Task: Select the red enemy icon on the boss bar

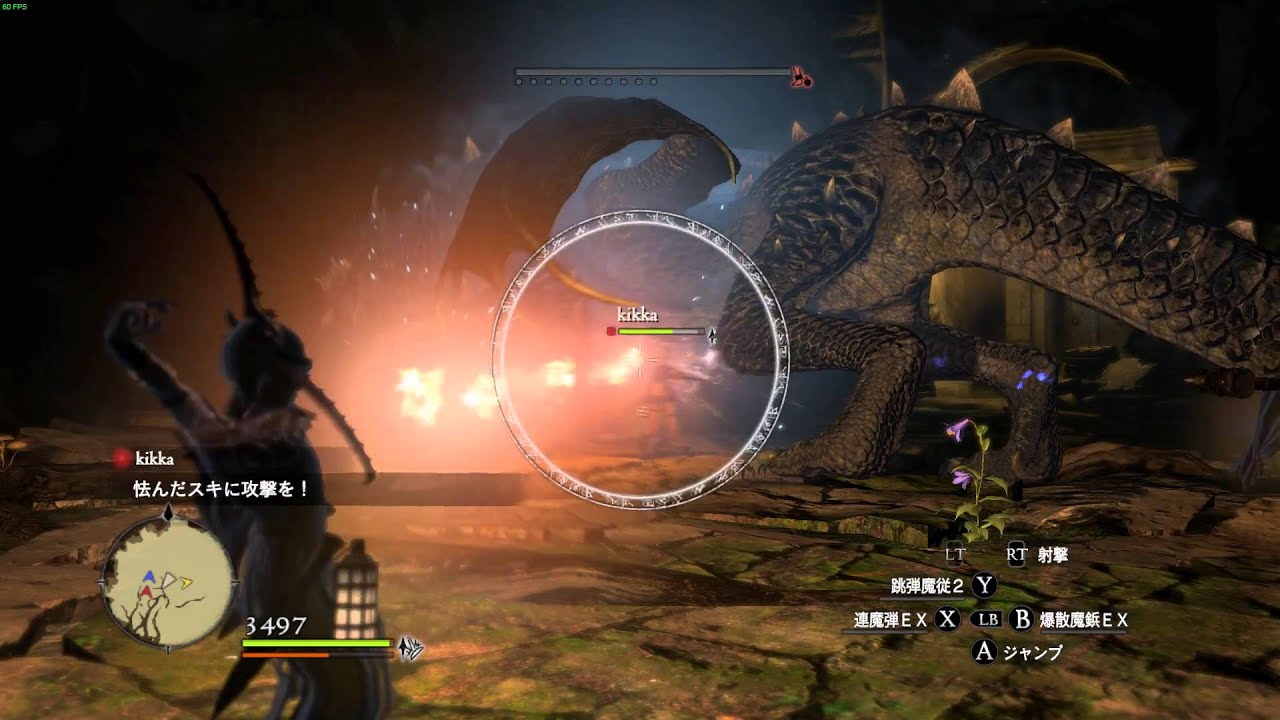Action: 801,76
